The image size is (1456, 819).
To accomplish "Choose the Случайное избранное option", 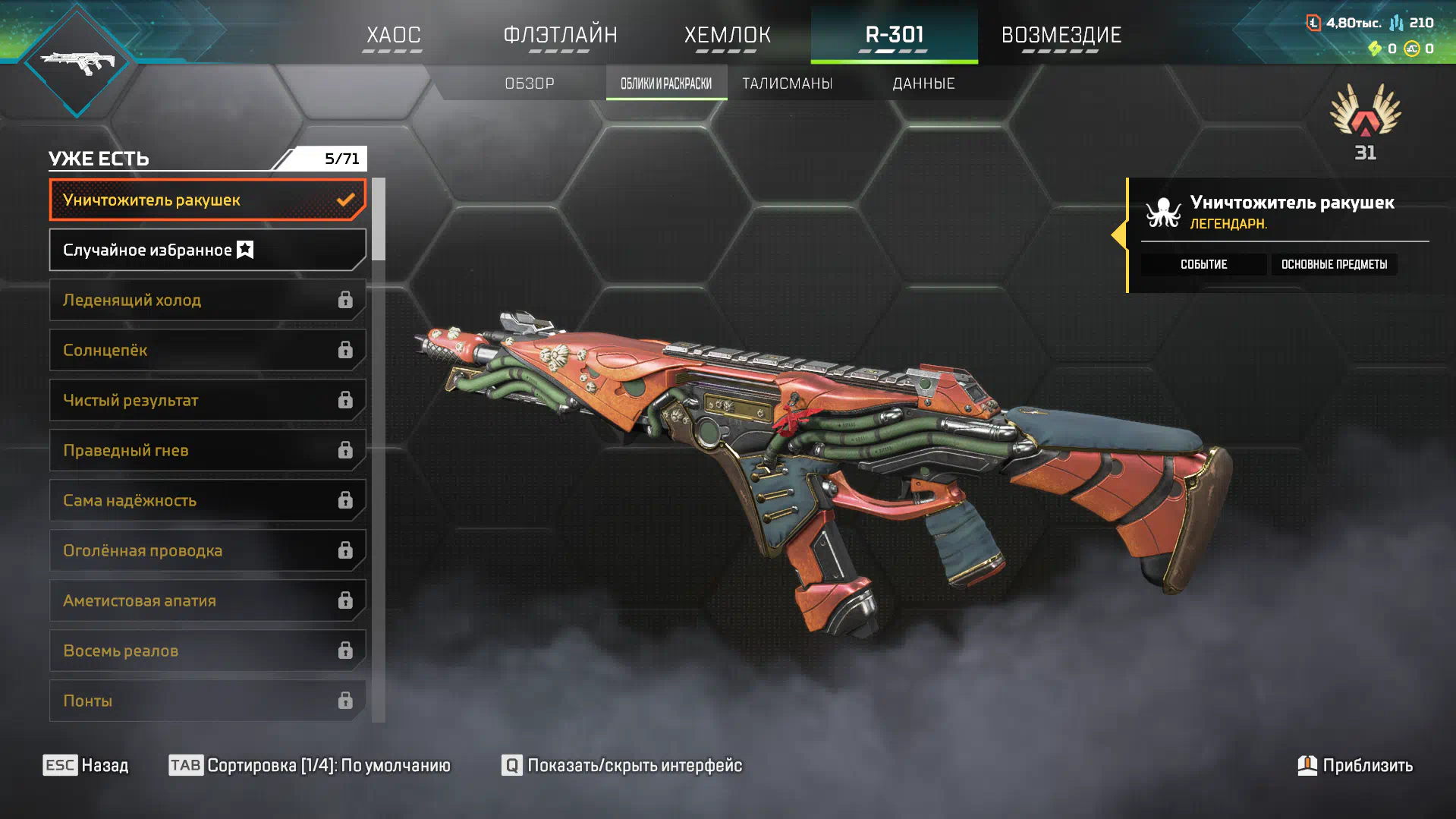I will point(207,250).
